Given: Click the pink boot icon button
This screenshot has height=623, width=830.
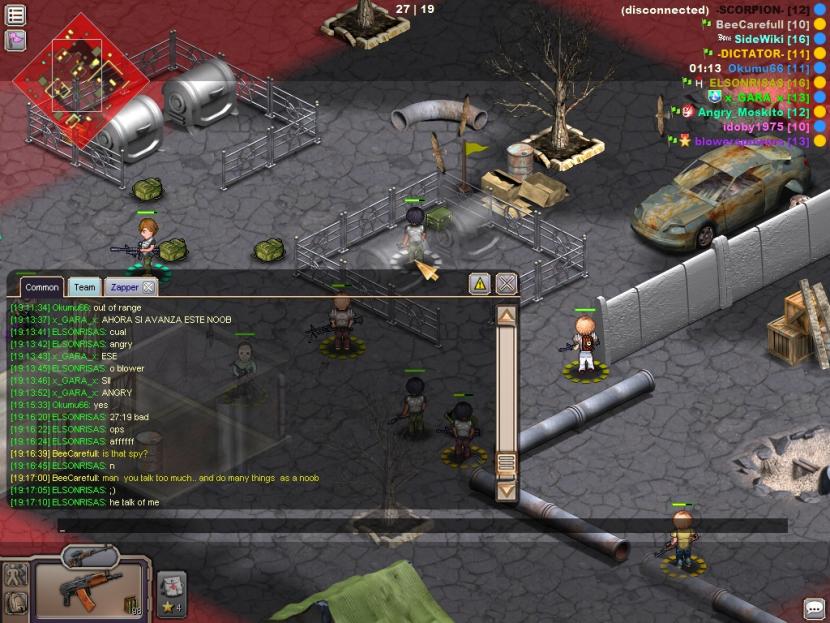Looking at the screenshot, I should tap(15, 40).
